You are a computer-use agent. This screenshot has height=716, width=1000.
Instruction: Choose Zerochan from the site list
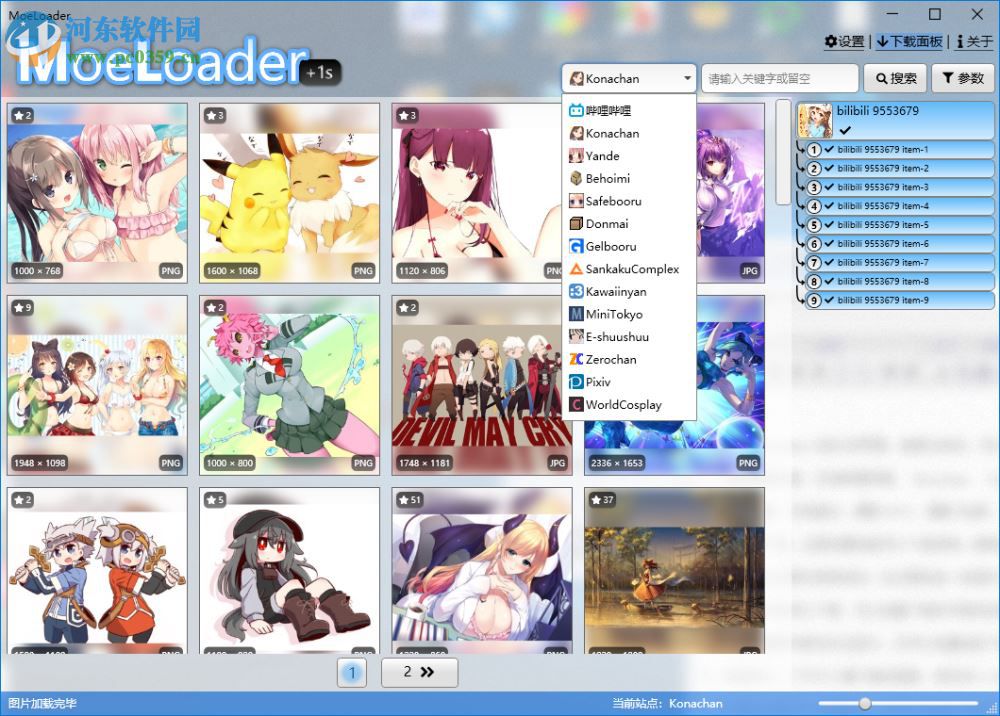[610, 359]
